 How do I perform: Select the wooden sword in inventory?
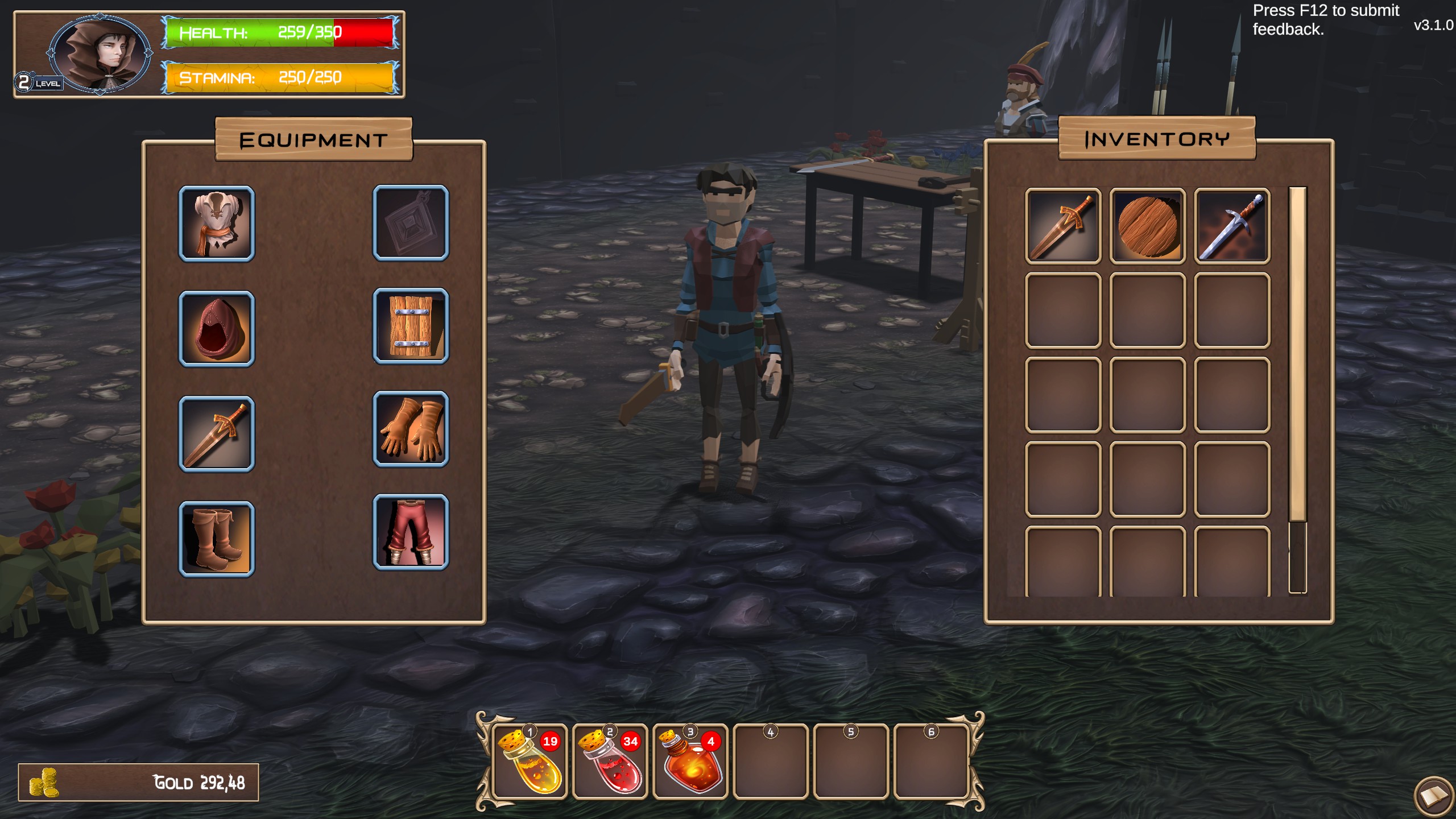tap(1063, 226)
